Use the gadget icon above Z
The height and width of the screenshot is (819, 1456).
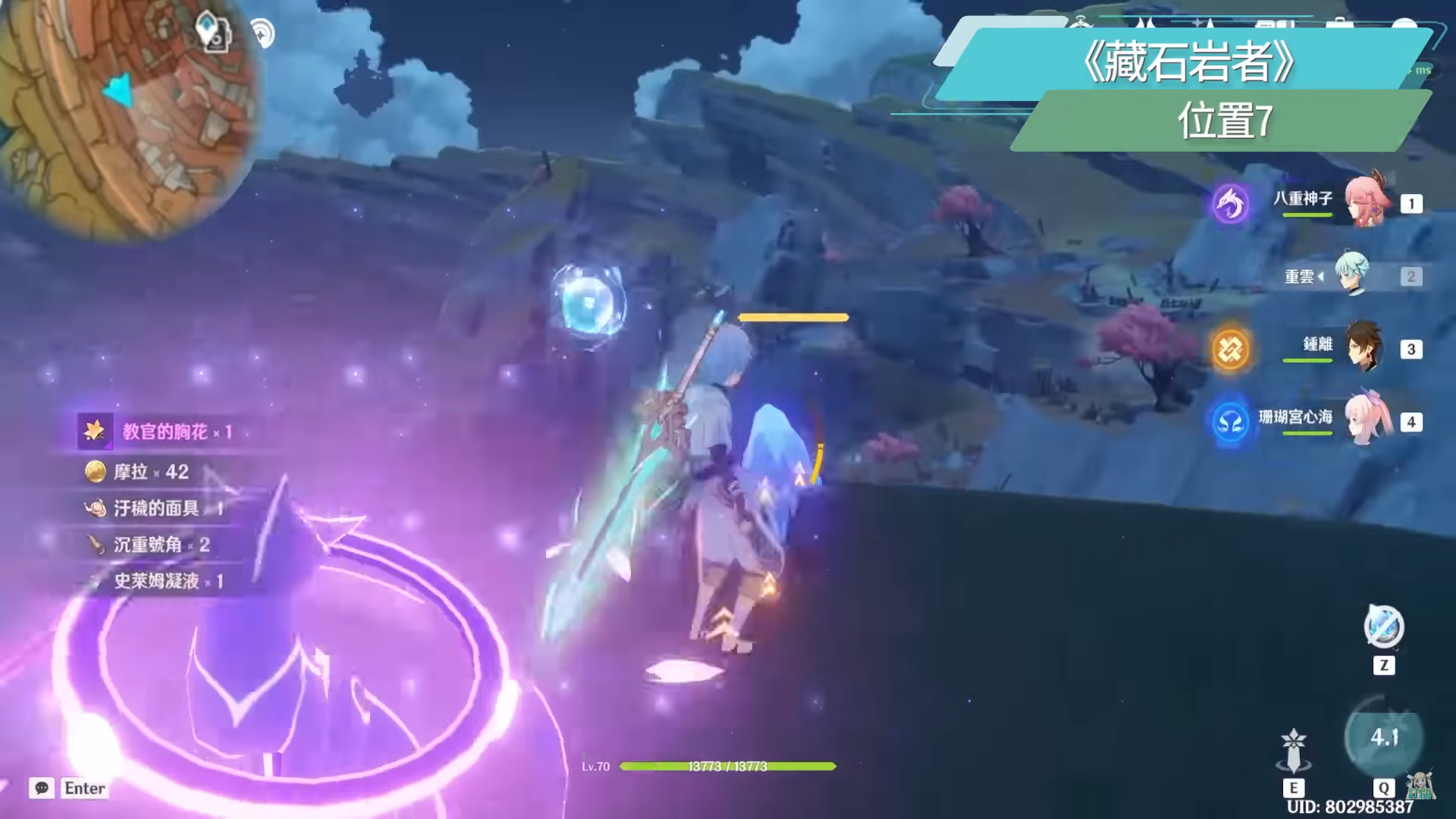click(x=1384, y=627)
